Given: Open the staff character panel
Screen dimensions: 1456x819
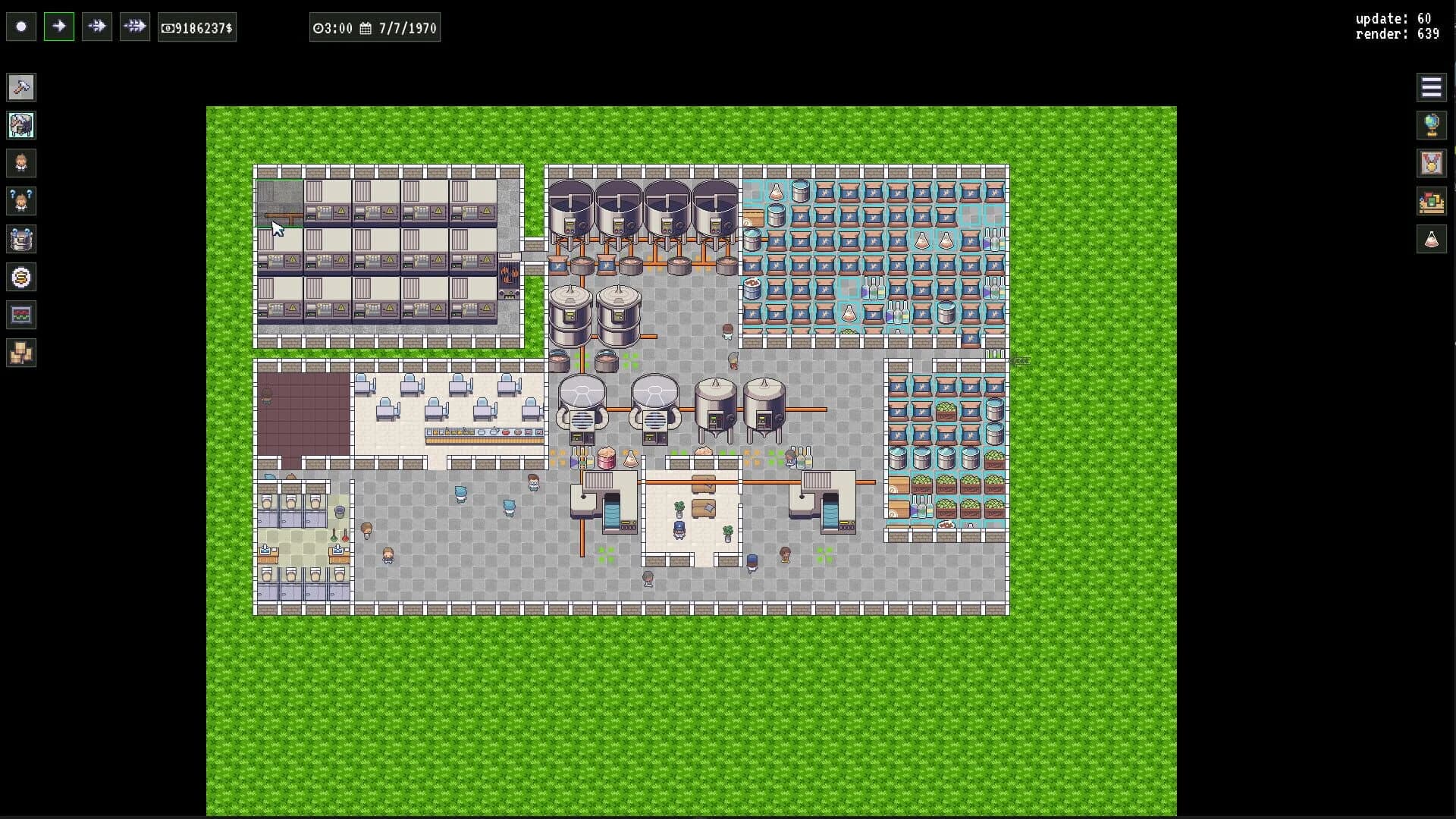Looking at the screenshot, I should point(21,163).
